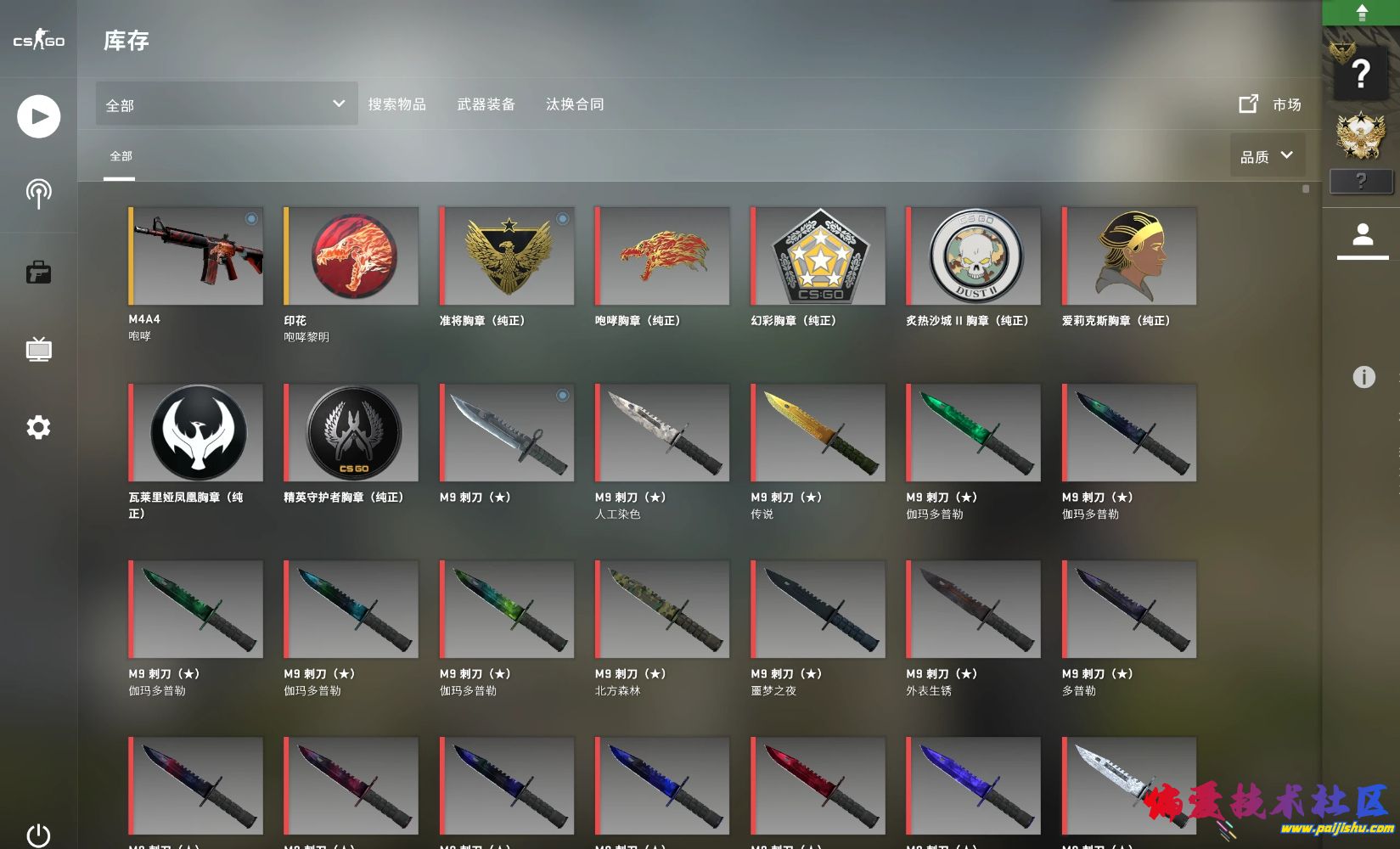The image size is (1400, 849).
Task: Click the info icon on right panel
Action: point(1363,377)
